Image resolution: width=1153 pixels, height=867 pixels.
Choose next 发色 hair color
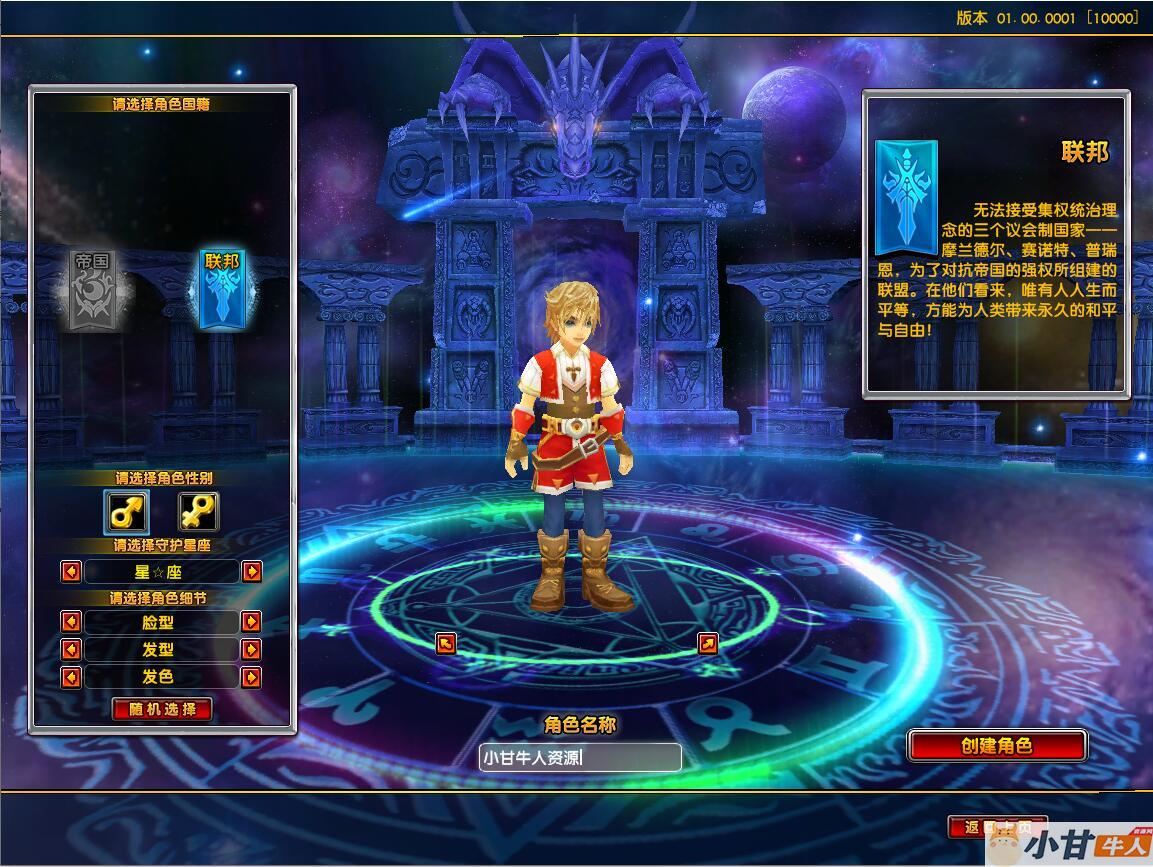(x=252, y=677)
